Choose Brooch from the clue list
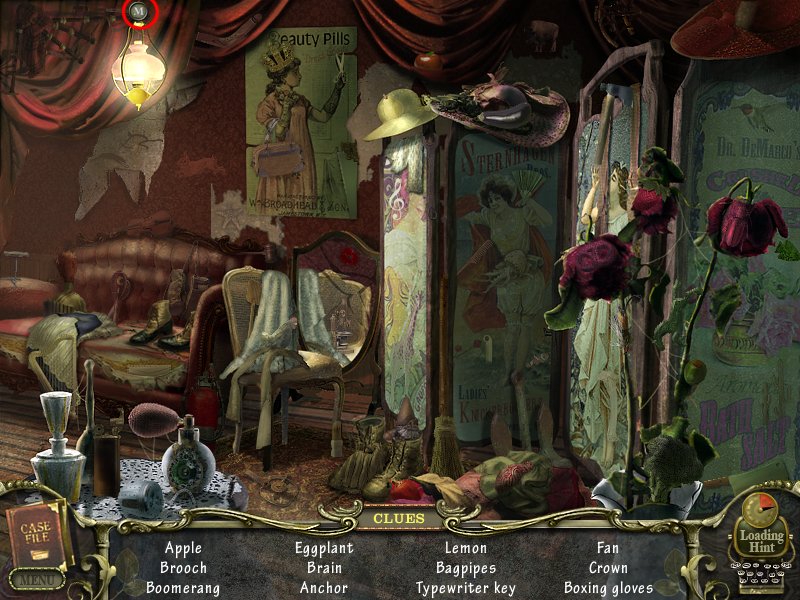Image resolution: width=800 pixels, height=600 pixels. point(183,568)
